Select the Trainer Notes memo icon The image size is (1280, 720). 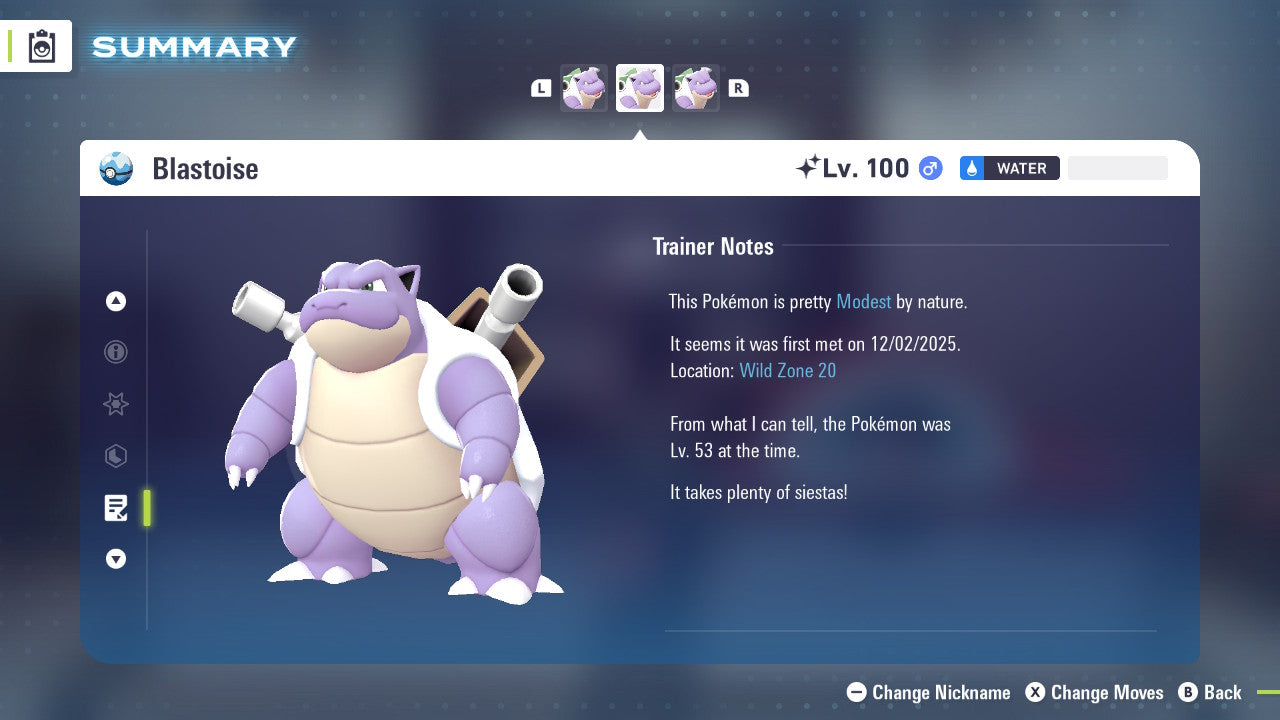[116, 508]
